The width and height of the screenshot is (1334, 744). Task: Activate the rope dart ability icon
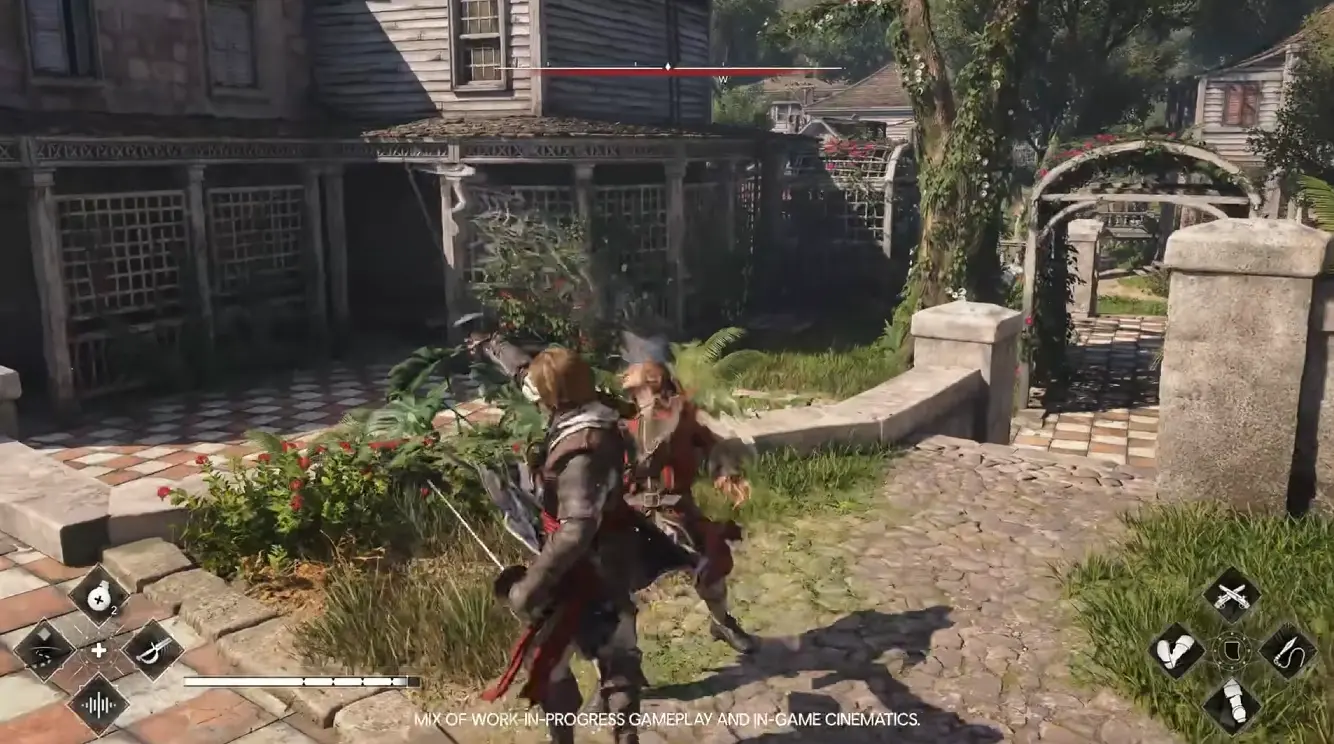point(1286,651)
